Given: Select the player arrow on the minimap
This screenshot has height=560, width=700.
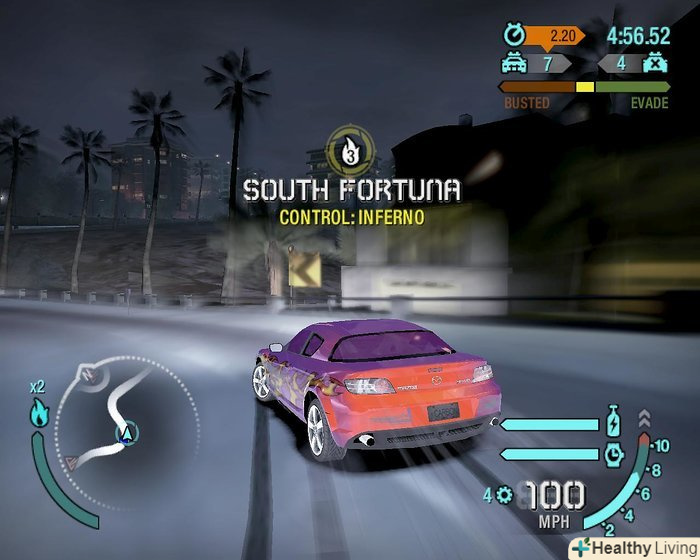Looking at the screenshot, I should 128,432.
